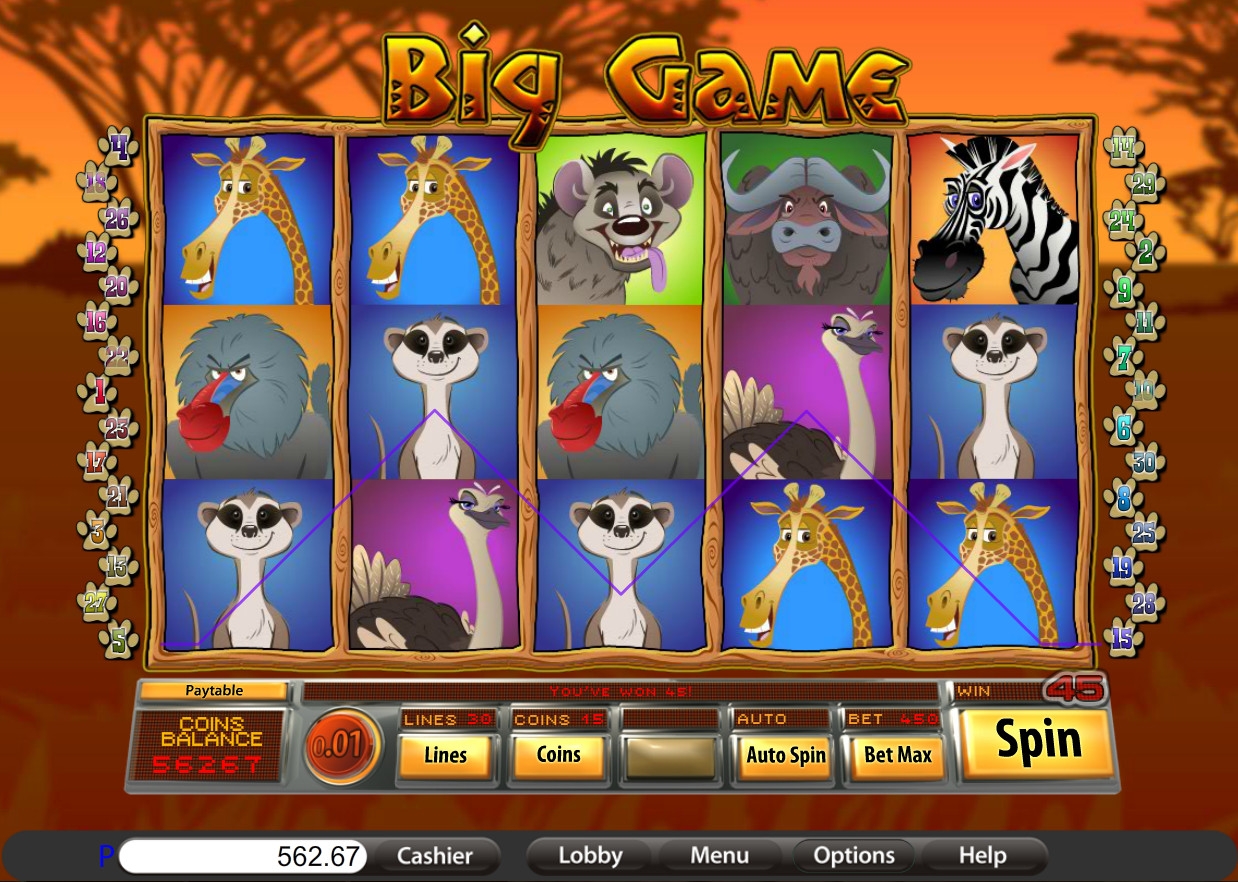Open the Cashier
1238x882 pixels.
coord(434,856)
